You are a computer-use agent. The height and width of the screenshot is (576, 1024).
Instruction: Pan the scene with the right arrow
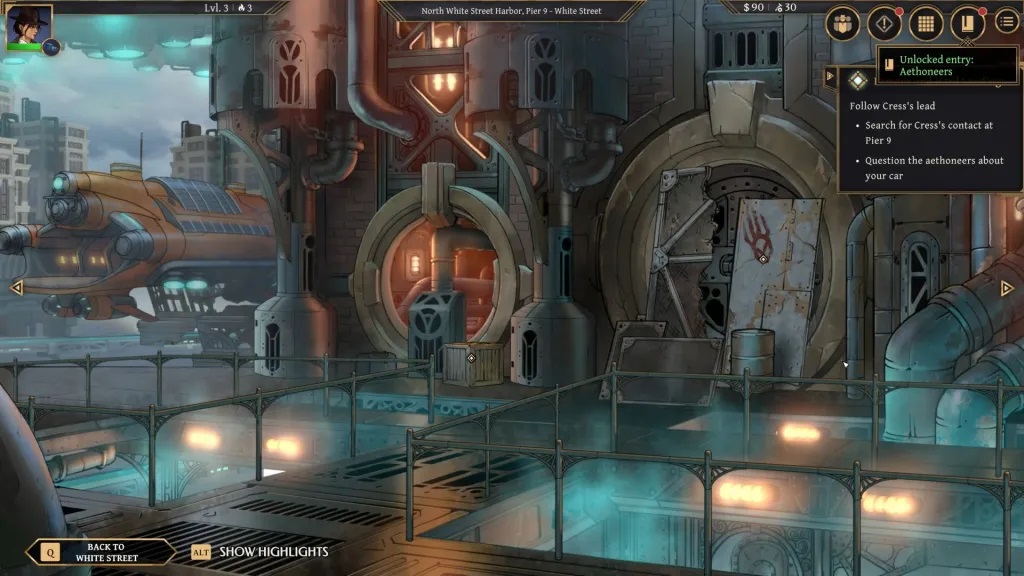pyautogui.click(x=1007, y=288)
